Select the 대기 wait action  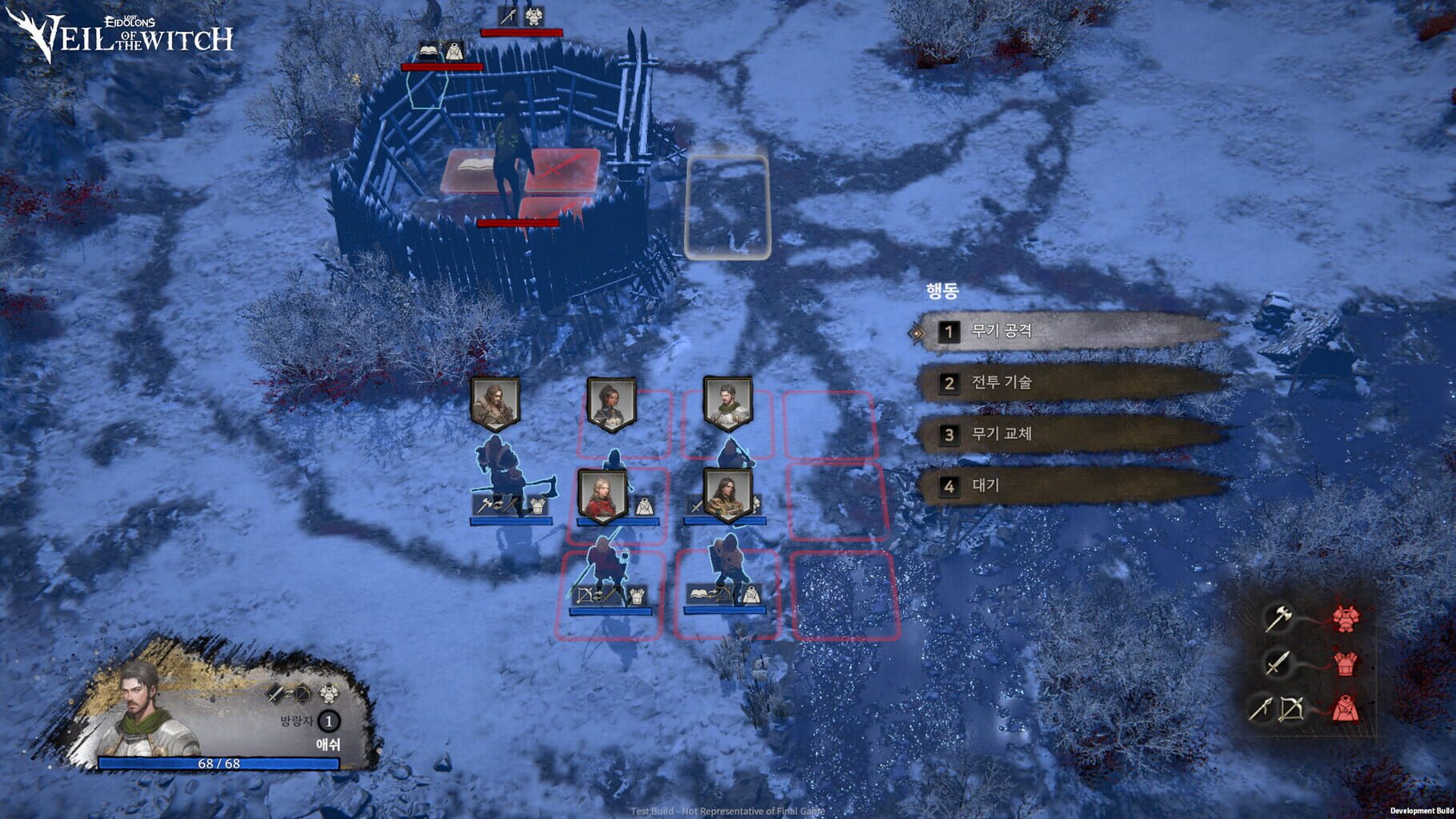tap(986, 485)
